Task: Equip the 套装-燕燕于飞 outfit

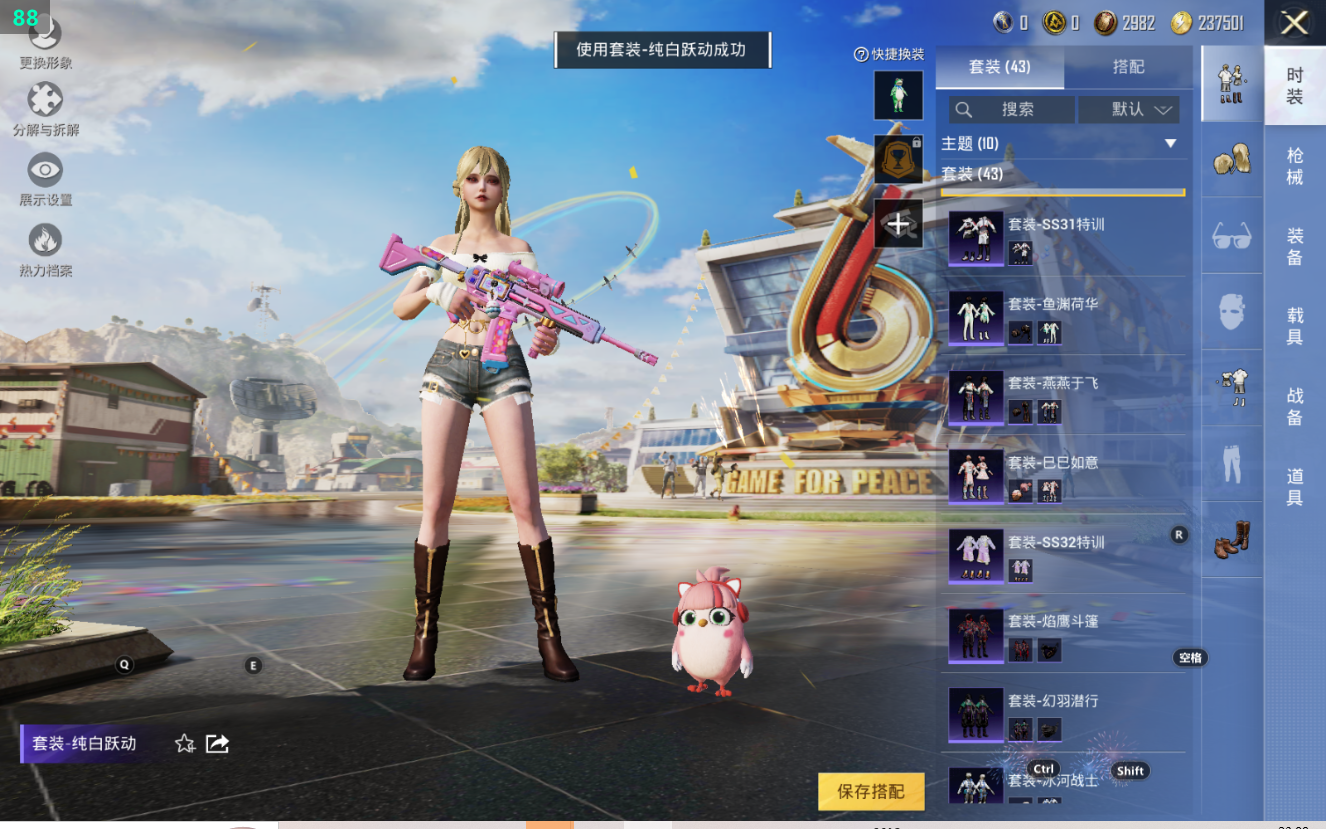Action: pos(1062,397)
